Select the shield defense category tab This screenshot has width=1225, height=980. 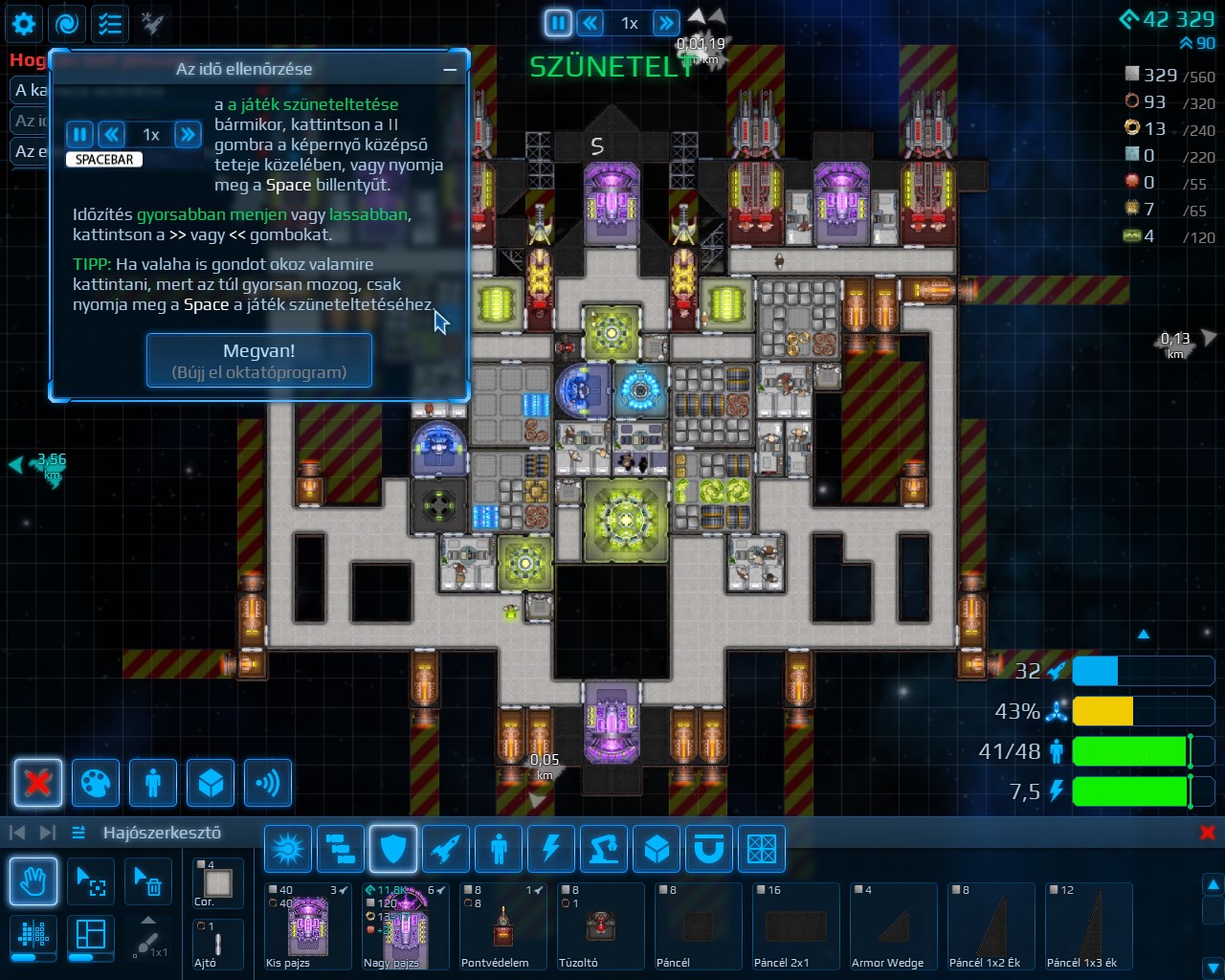pyautogui.click(x=393, y=849)
